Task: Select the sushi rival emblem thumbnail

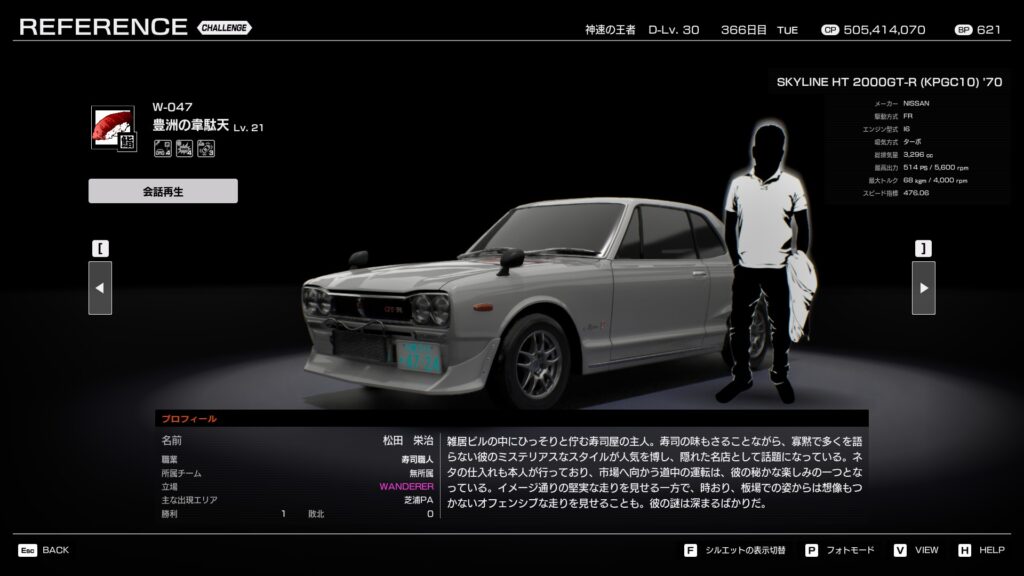Action: [113, 128]
